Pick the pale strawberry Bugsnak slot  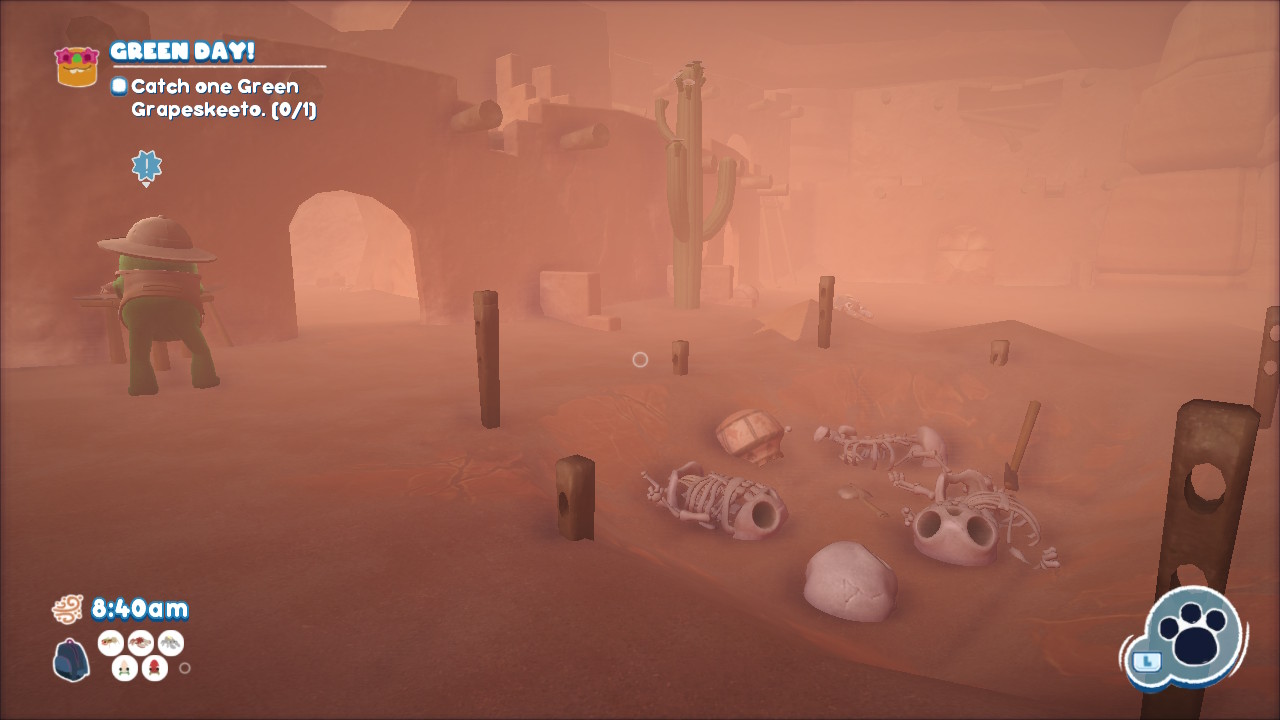coord(125,667)
